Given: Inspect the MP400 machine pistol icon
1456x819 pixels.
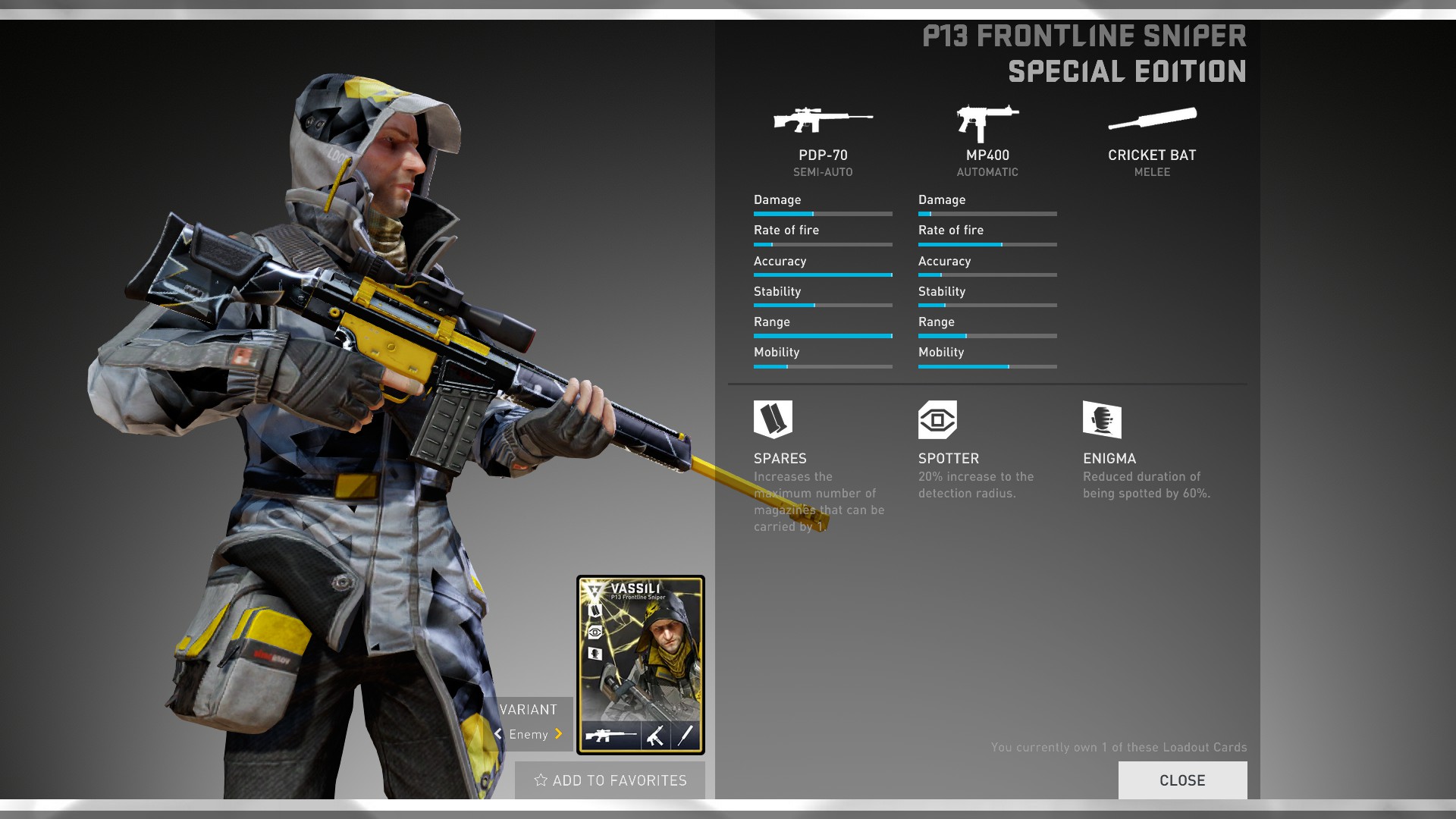Looking at the screenshot, I should [x=987, y=123].
